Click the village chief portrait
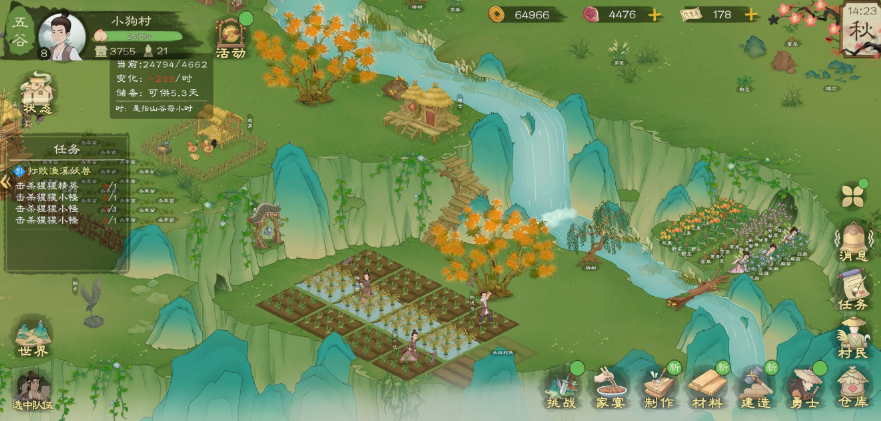This screenshot has height=421, width=881. point(61,37)
